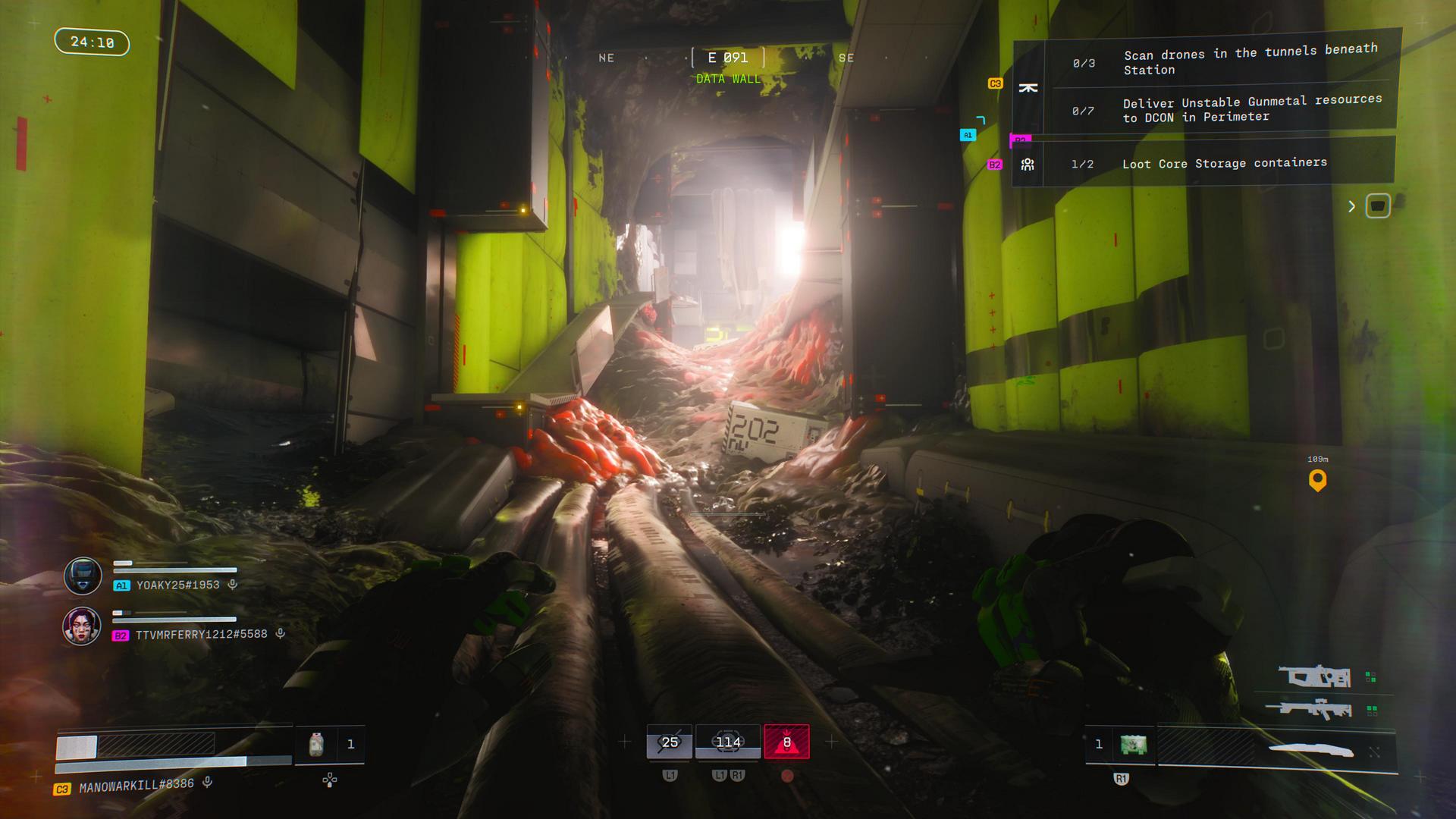Select the Deliver Unstable Gunmetal objective
The image size is (1456, 819).
1251,108
